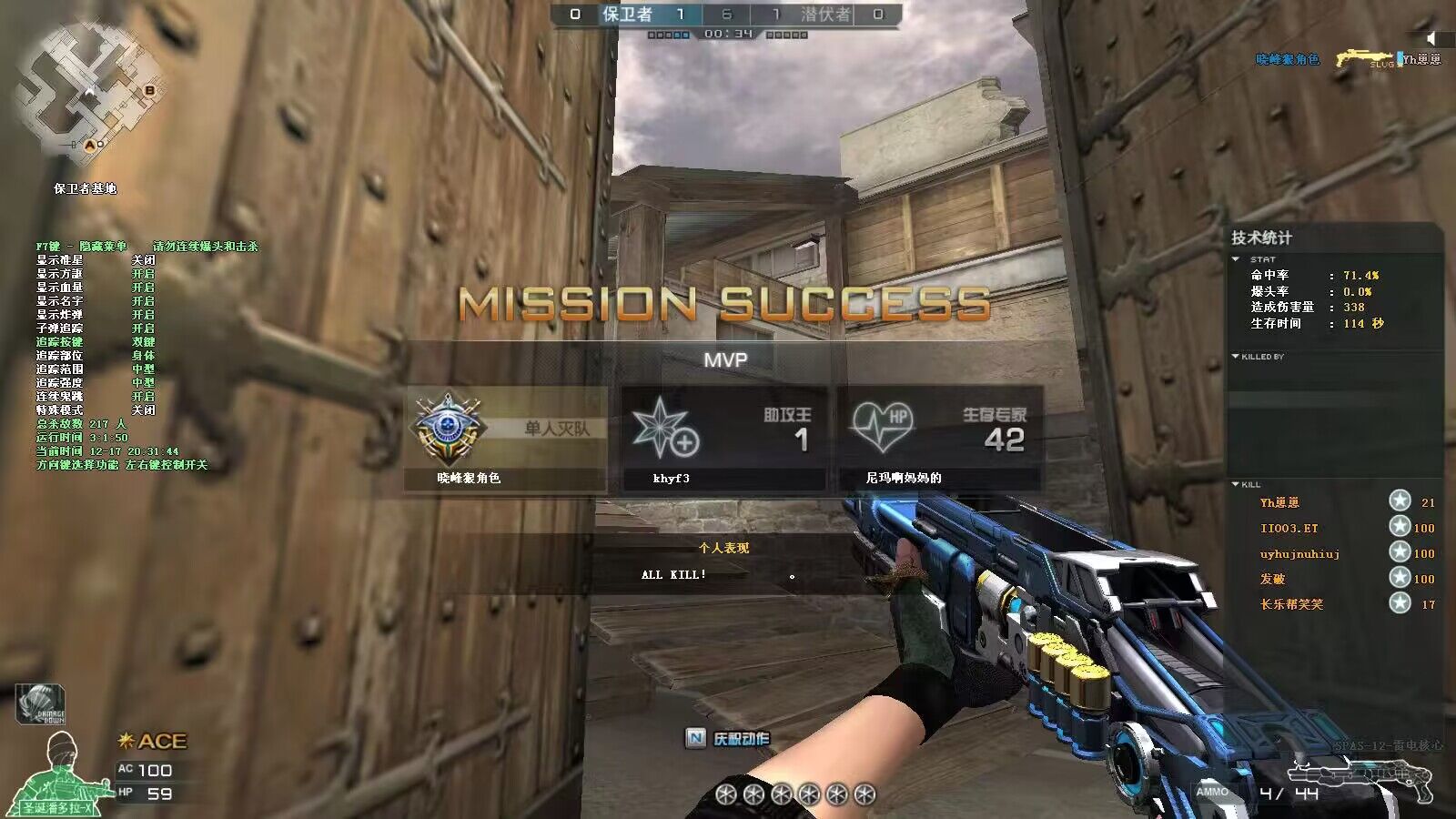Select IIOO3.ET in the kill list
Image resolution: width=1456 pixels, height=819 pixels.
(1289, 528)
